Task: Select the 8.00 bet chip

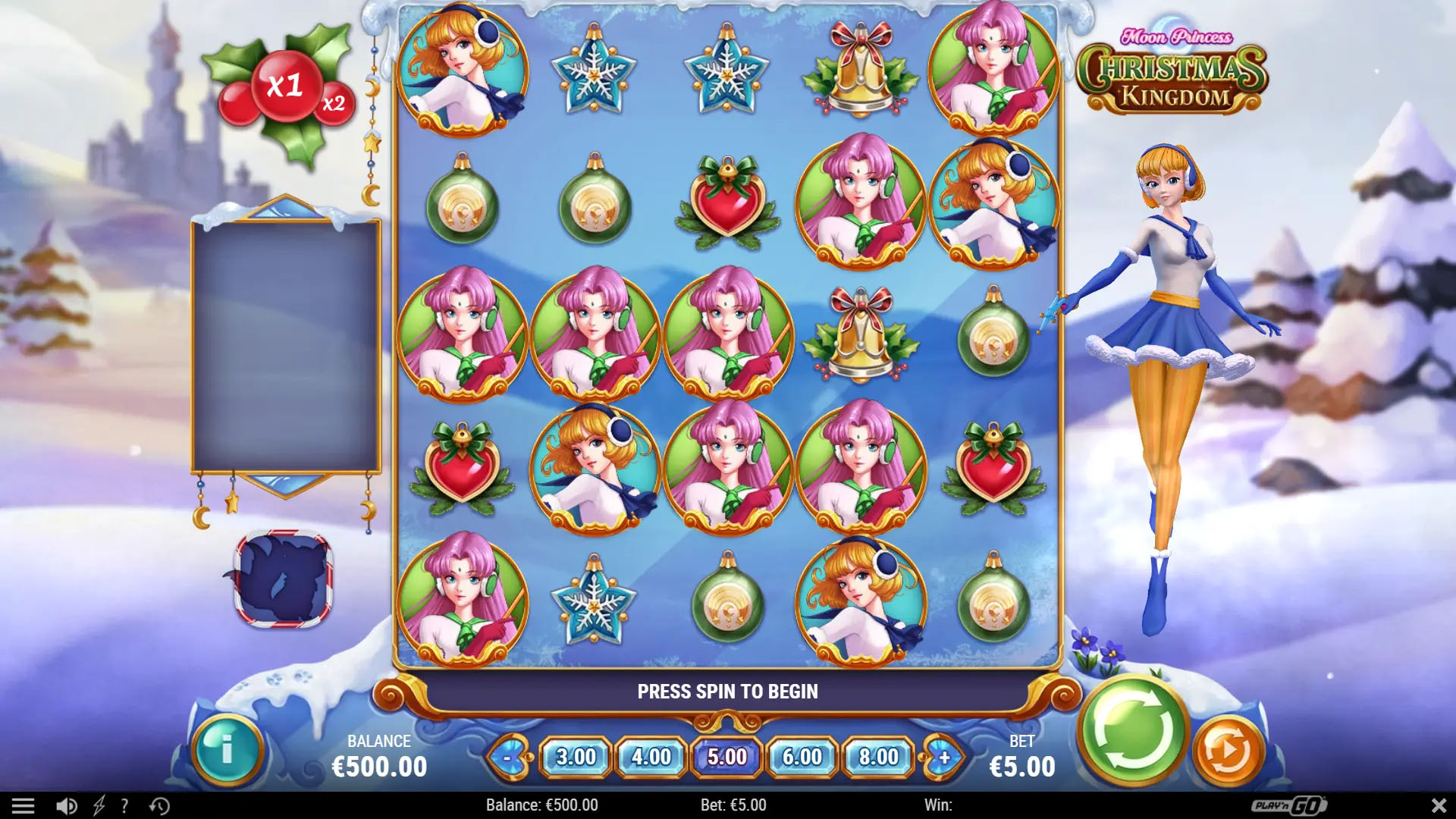Action: point(877,757)
